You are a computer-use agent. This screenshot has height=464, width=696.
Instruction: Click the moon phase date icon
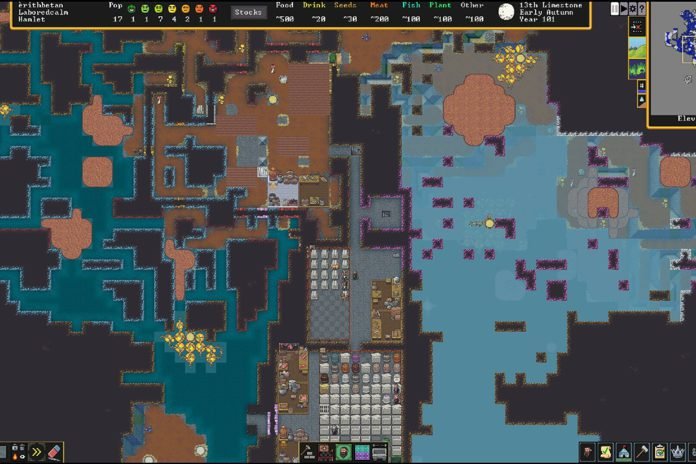pyautogui.click(x=506, y=12)
